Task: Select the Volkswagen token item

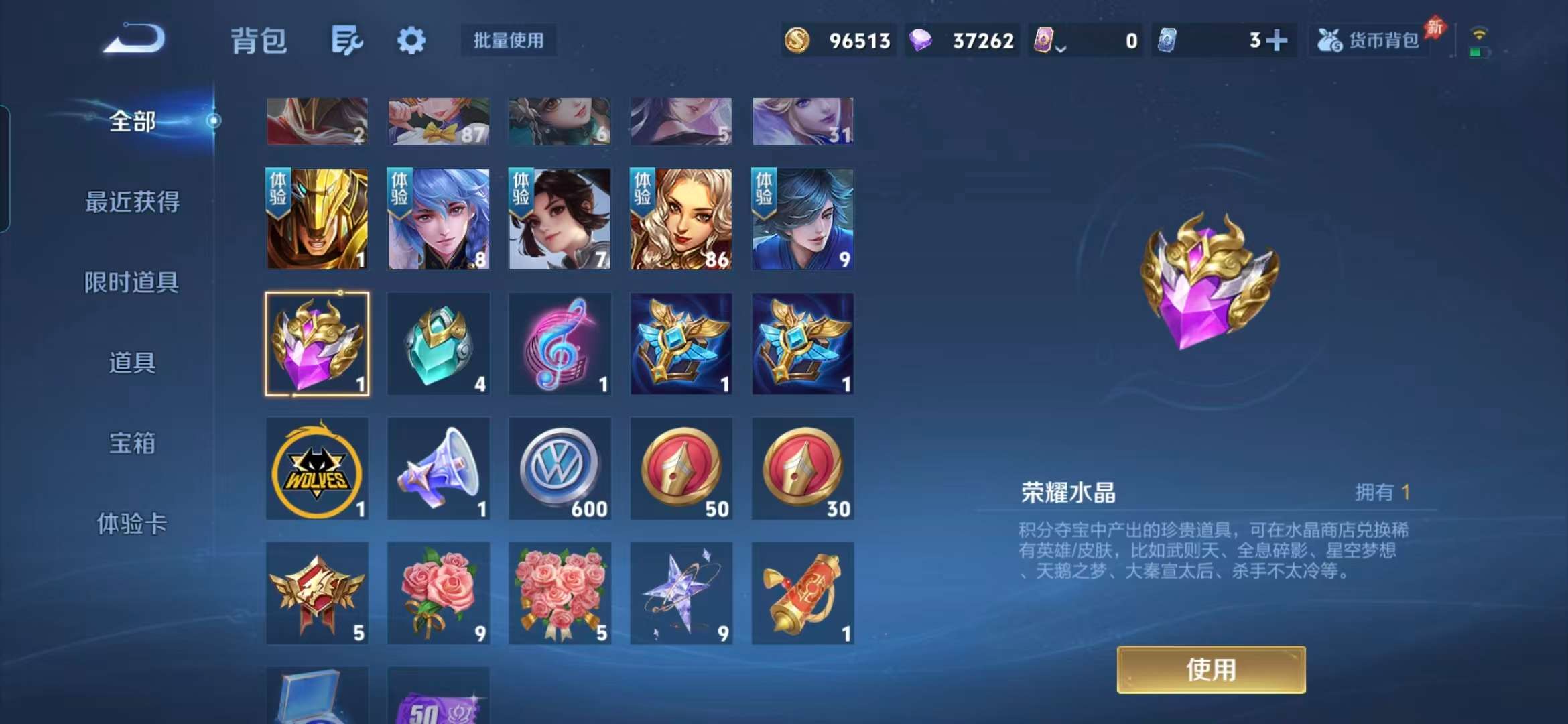Action: [x=560, y=468]
